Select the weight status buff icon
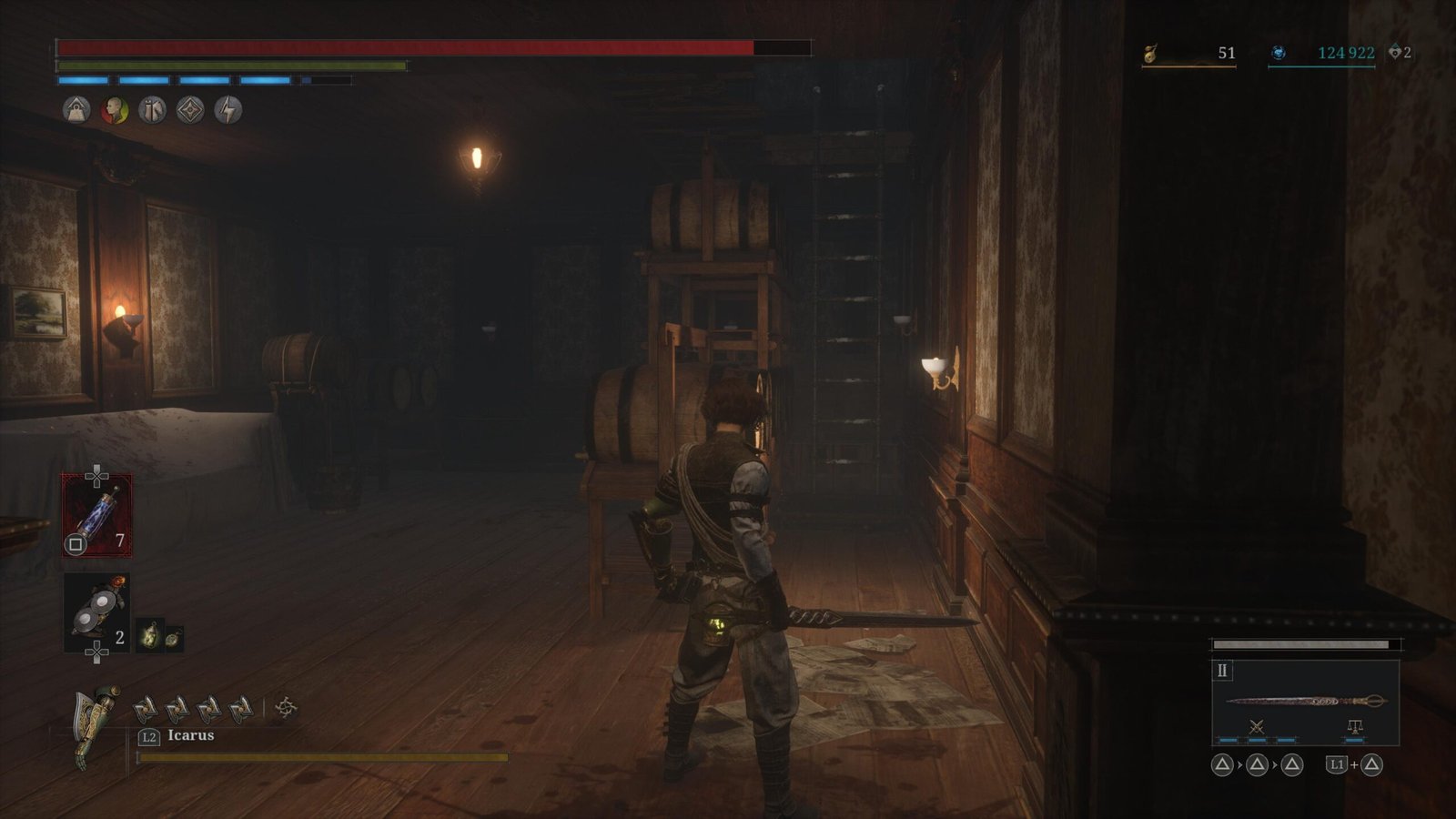Screen dimensions: 1456x819 (x=76, y=110)
